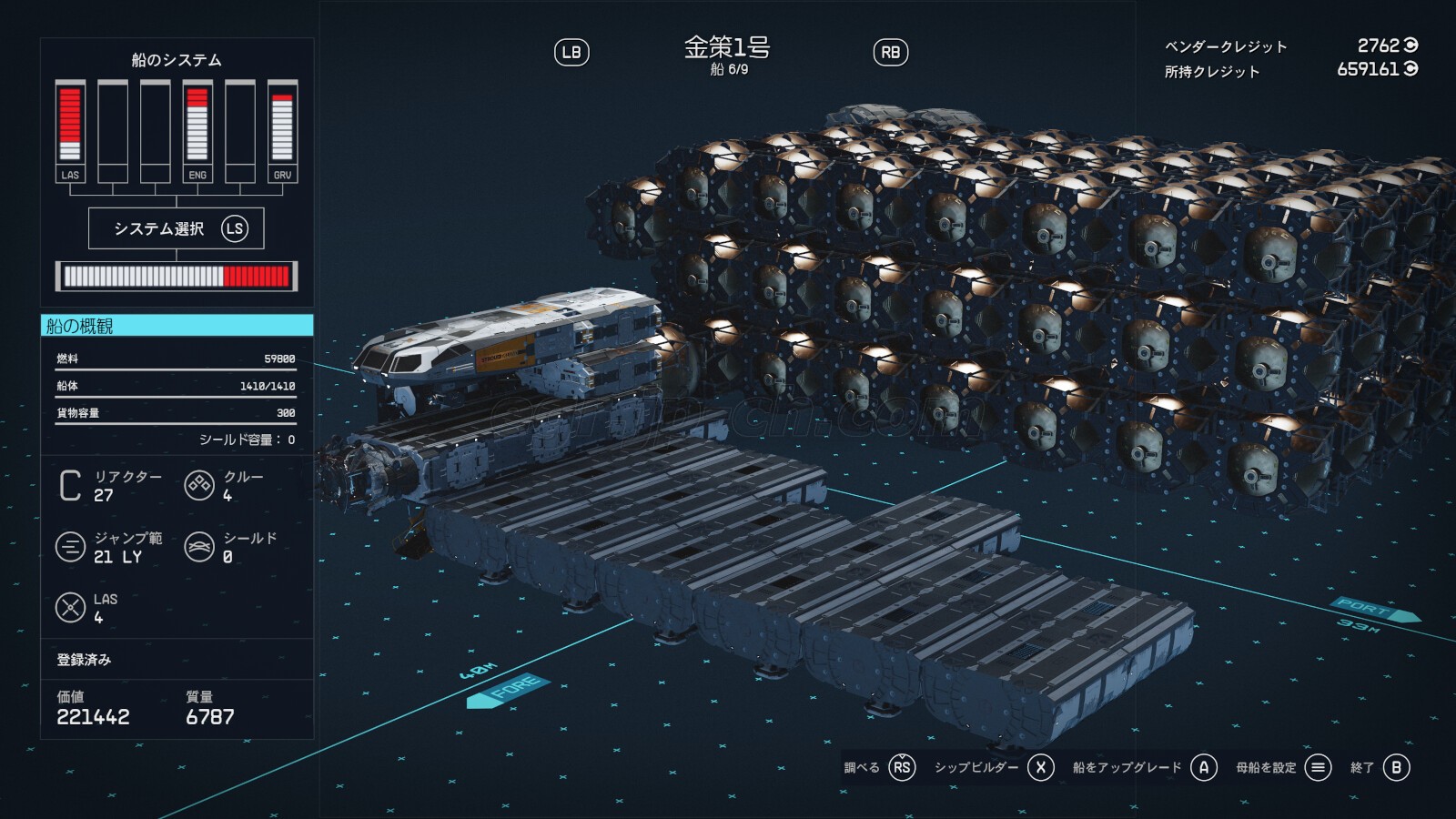Click the システム選択 system select box

pos(176,228)
